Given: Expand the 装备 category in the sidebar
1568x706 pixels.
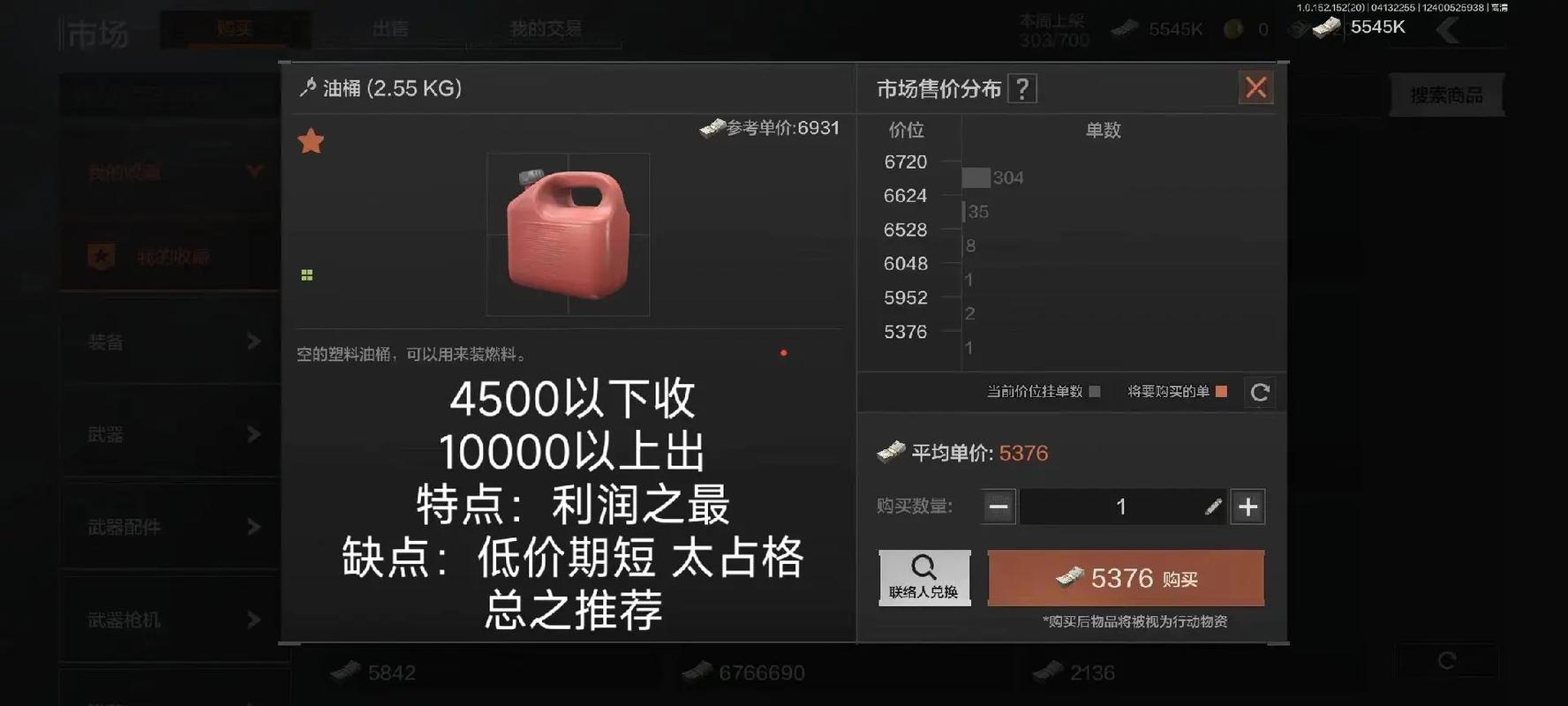Looking at the screenshot, I should pyautogui.click(x=168, y=342).
